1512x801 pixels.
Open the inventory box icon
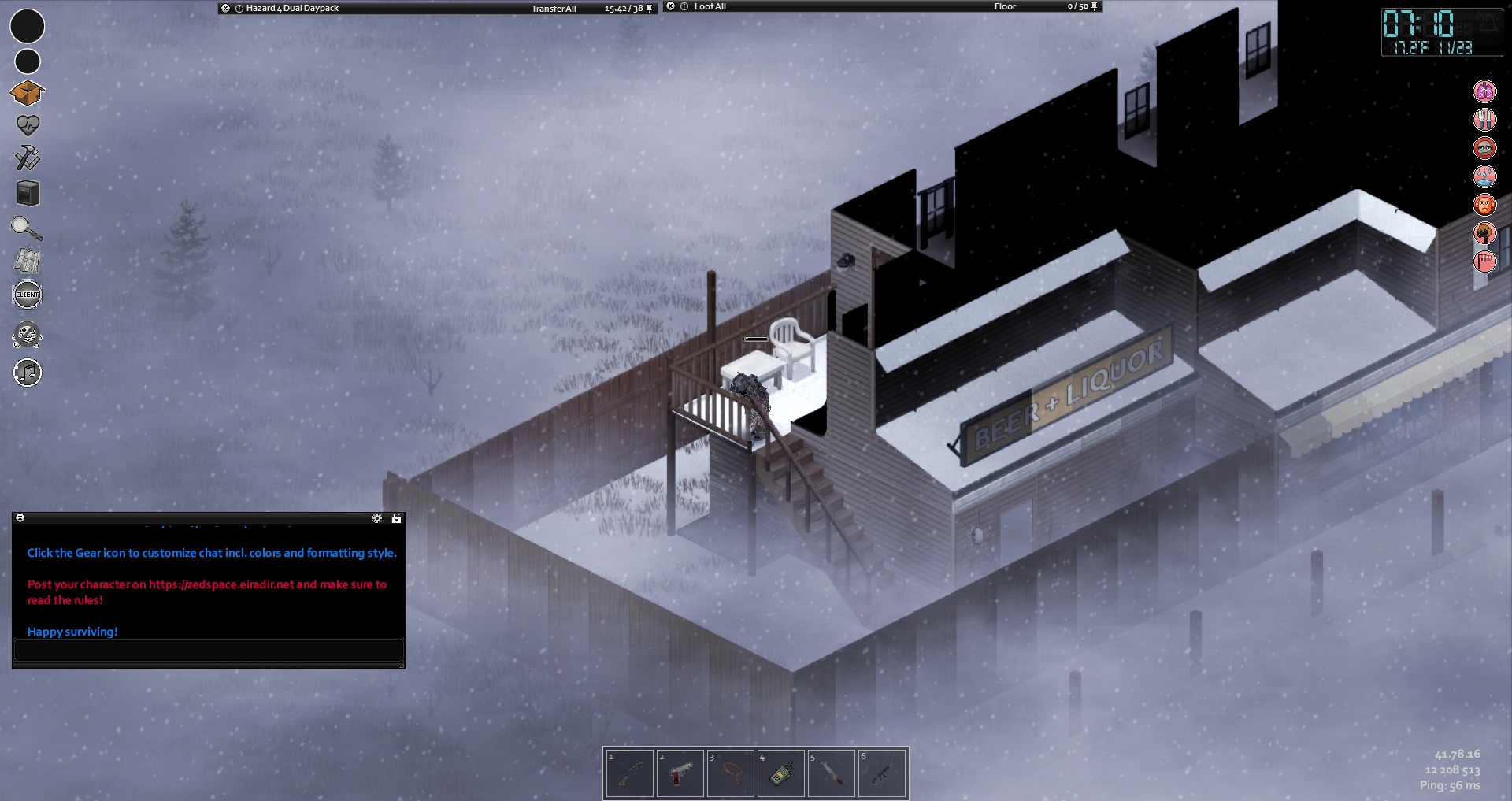[x=27, y=93]
